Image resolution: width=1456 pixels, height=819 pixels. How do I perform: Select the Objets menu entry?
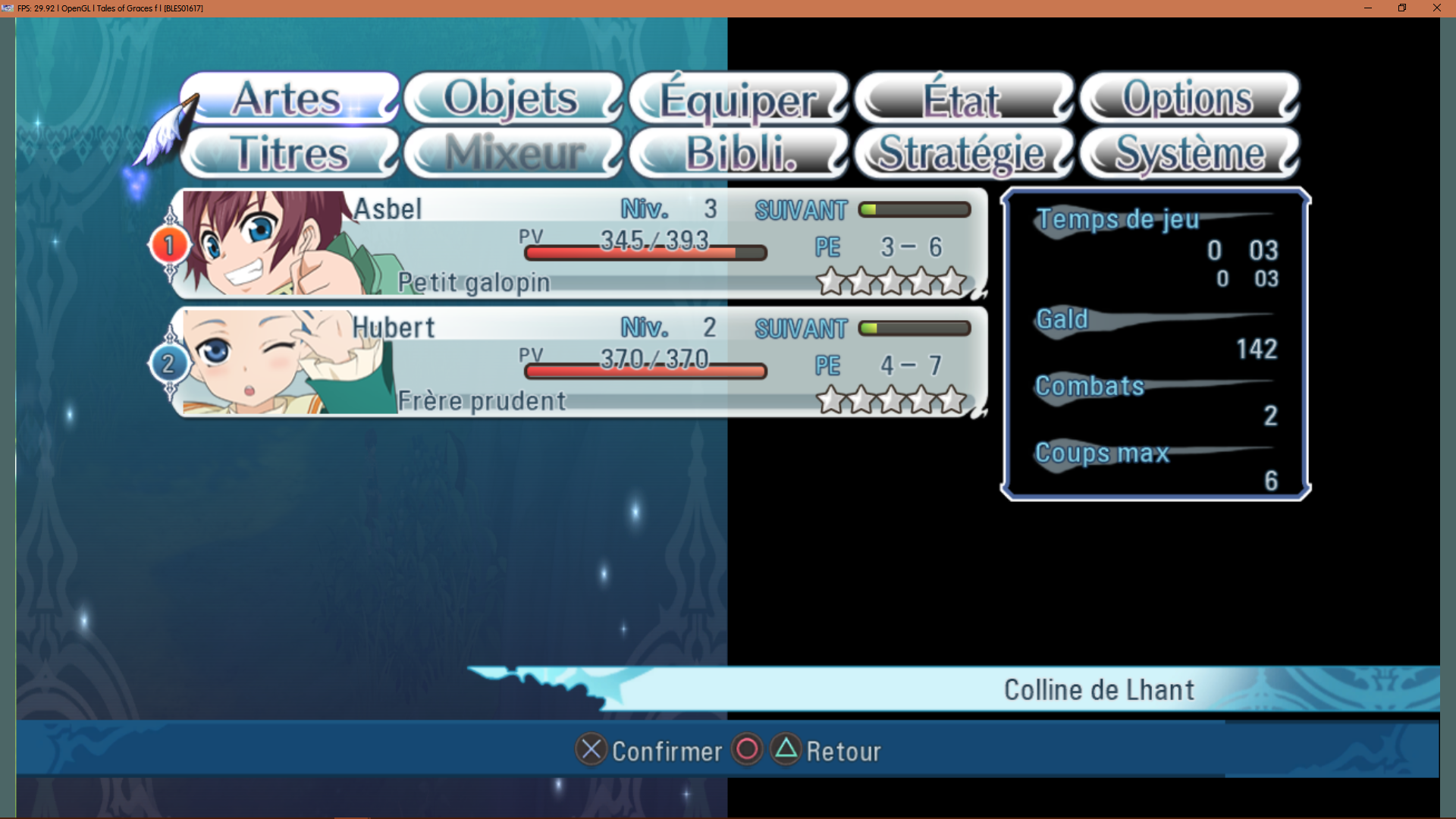[x=513, y=98]
